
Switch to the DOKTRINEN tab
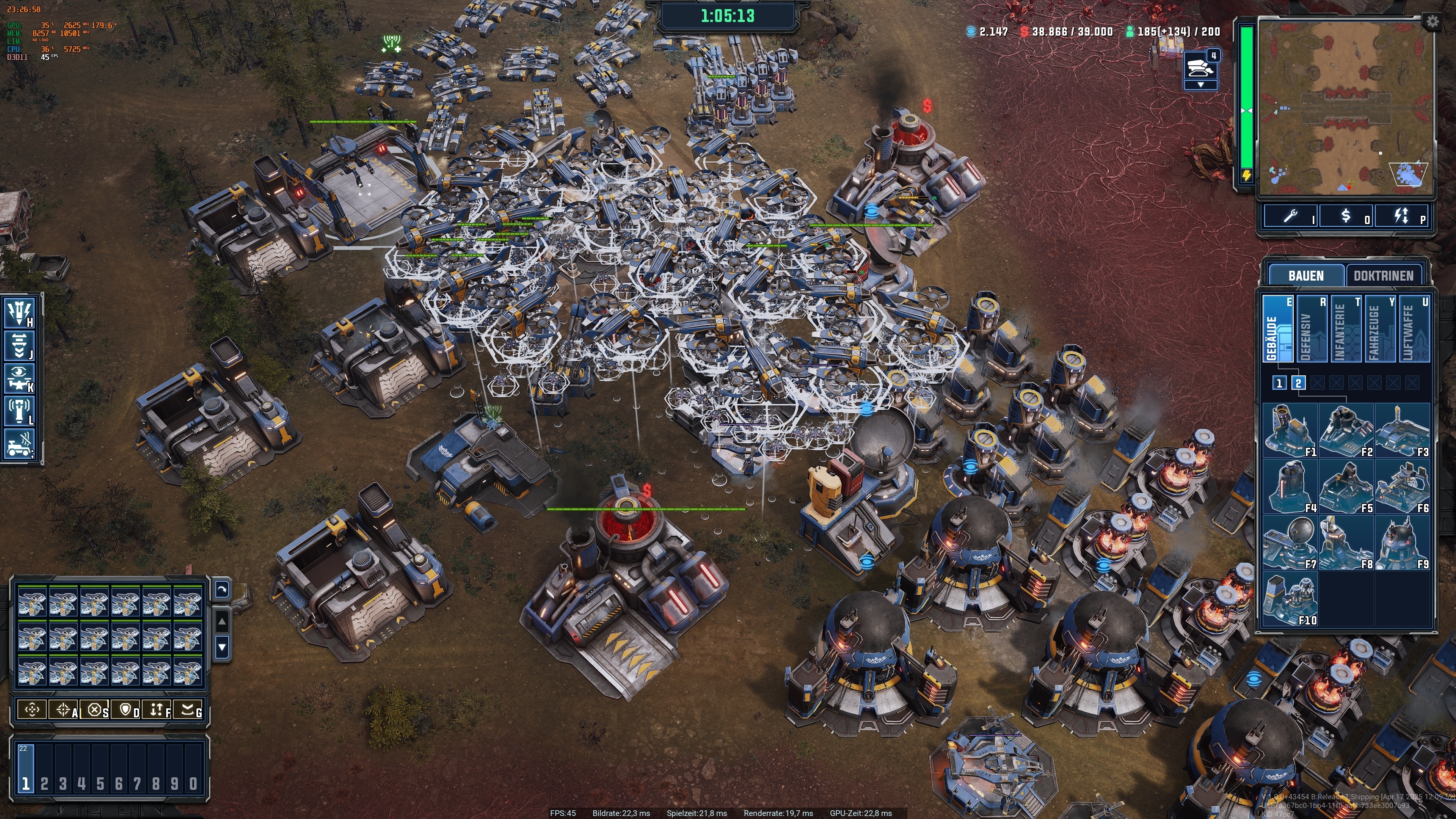[x=1383, y=276]
